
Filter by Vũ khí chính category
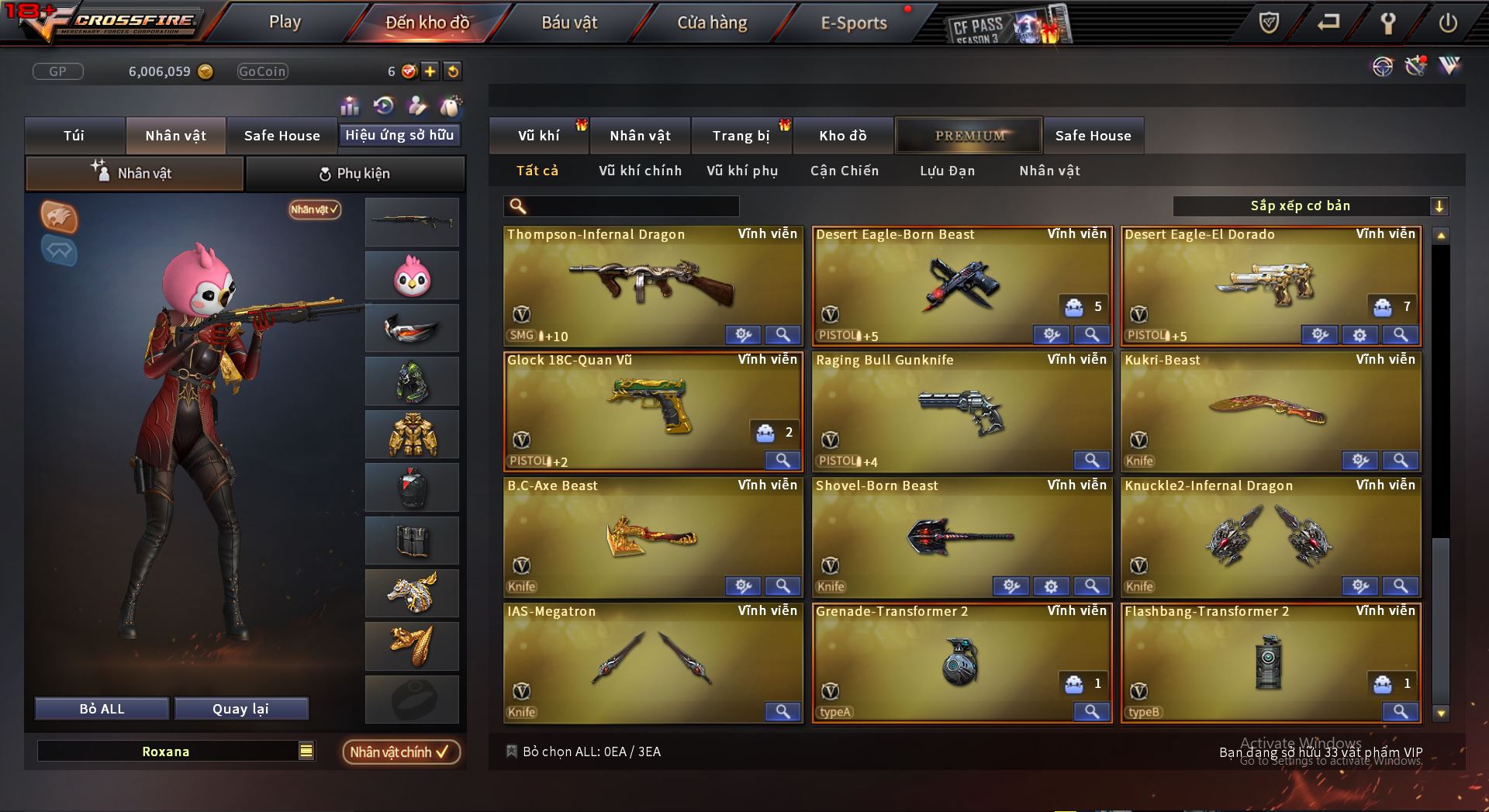pos(640,171)
